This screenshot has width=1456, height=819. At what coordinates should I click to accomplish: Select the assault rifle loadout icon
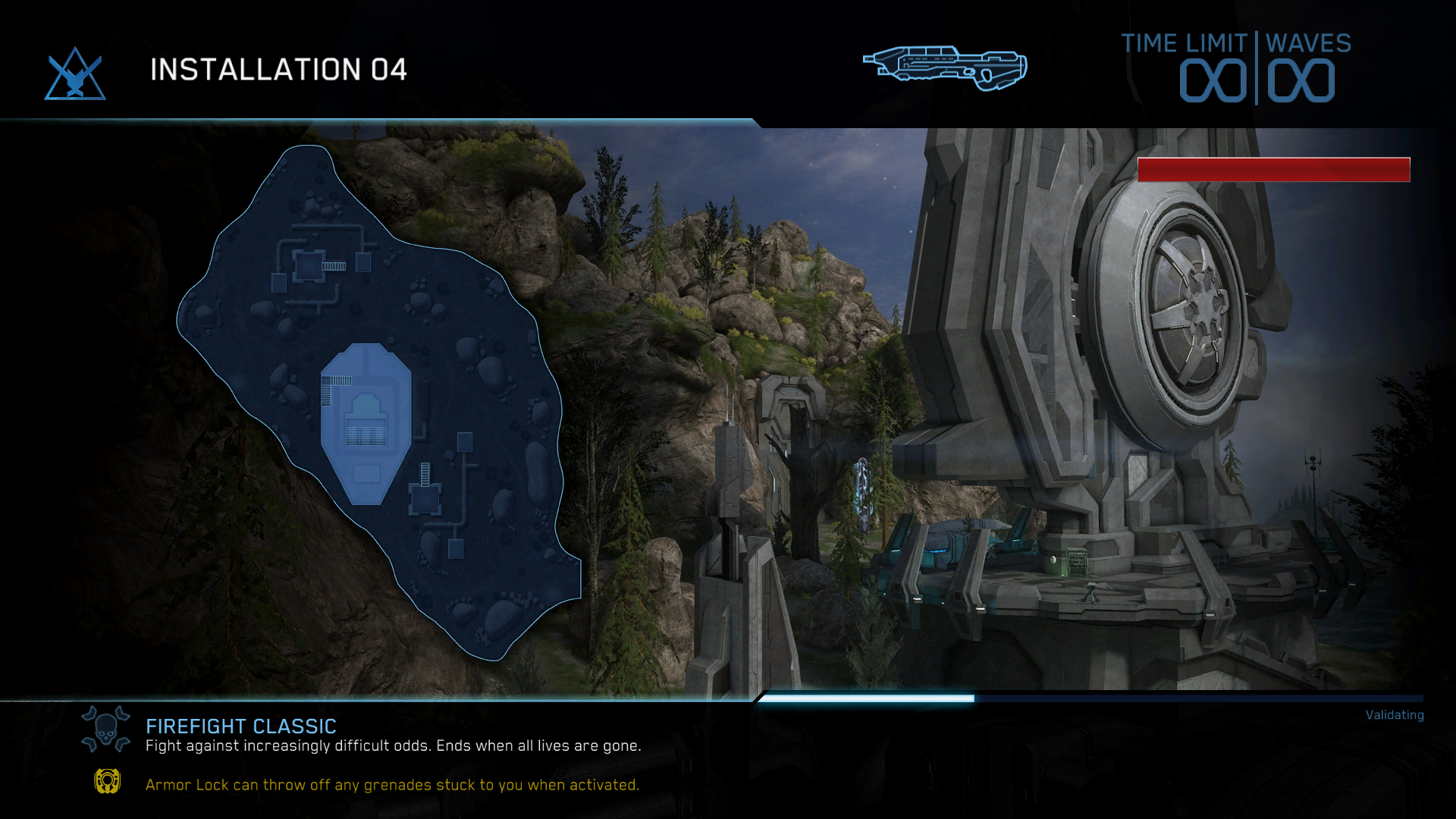[x=945, y=68]
